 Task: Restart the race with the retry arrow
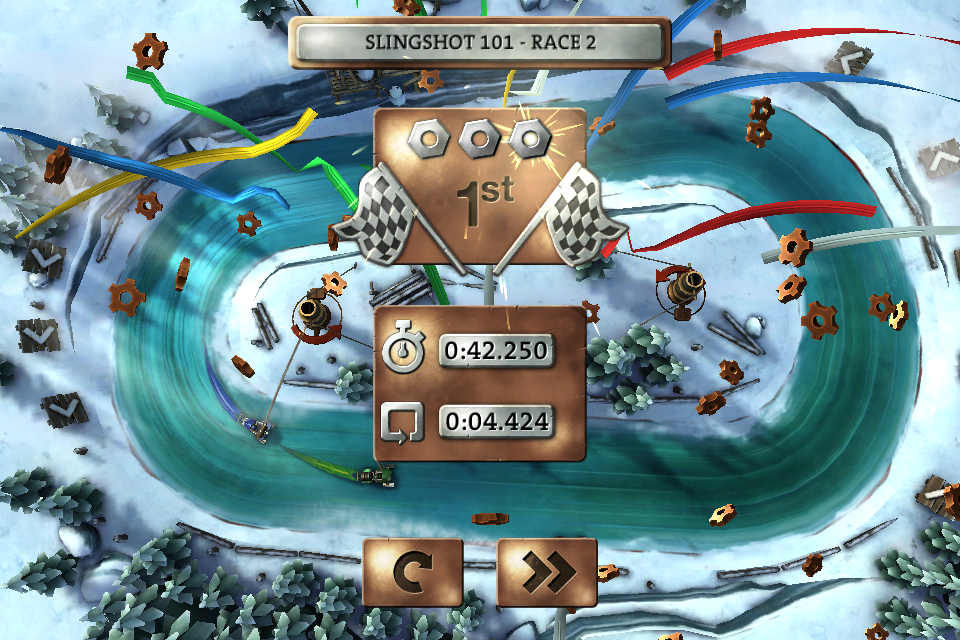[x=412, y=572]
